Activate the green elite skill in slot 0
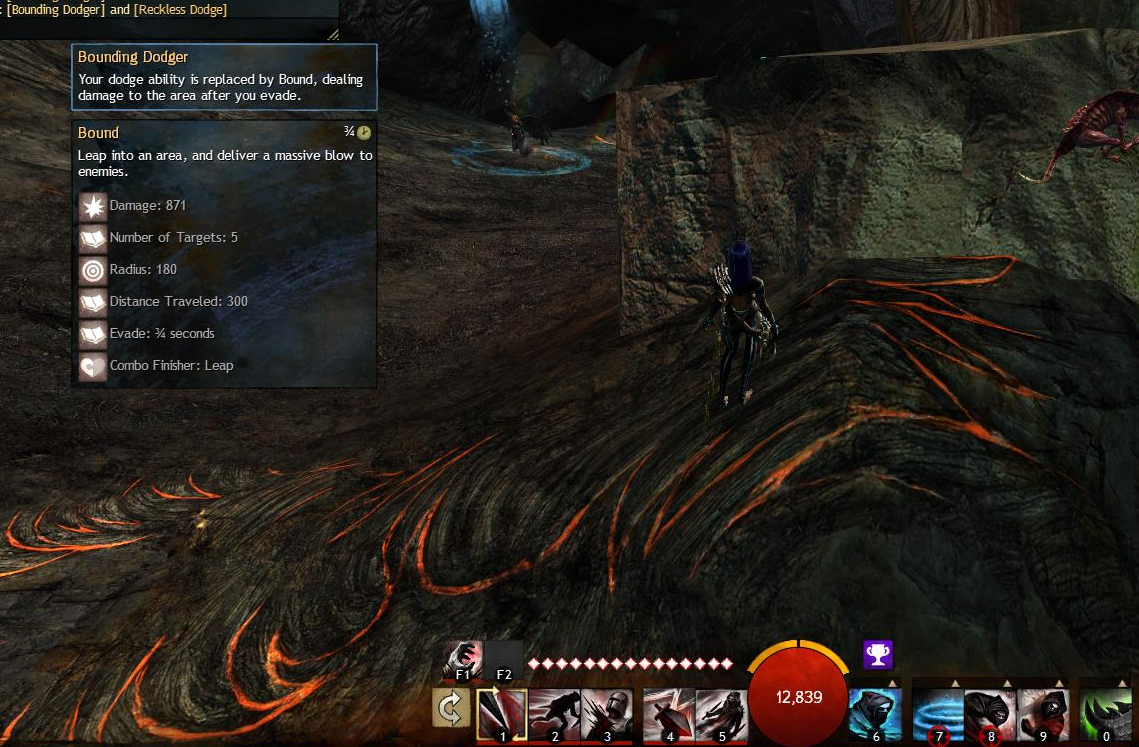The image size is (1139, 747). tap(1106, 713)
